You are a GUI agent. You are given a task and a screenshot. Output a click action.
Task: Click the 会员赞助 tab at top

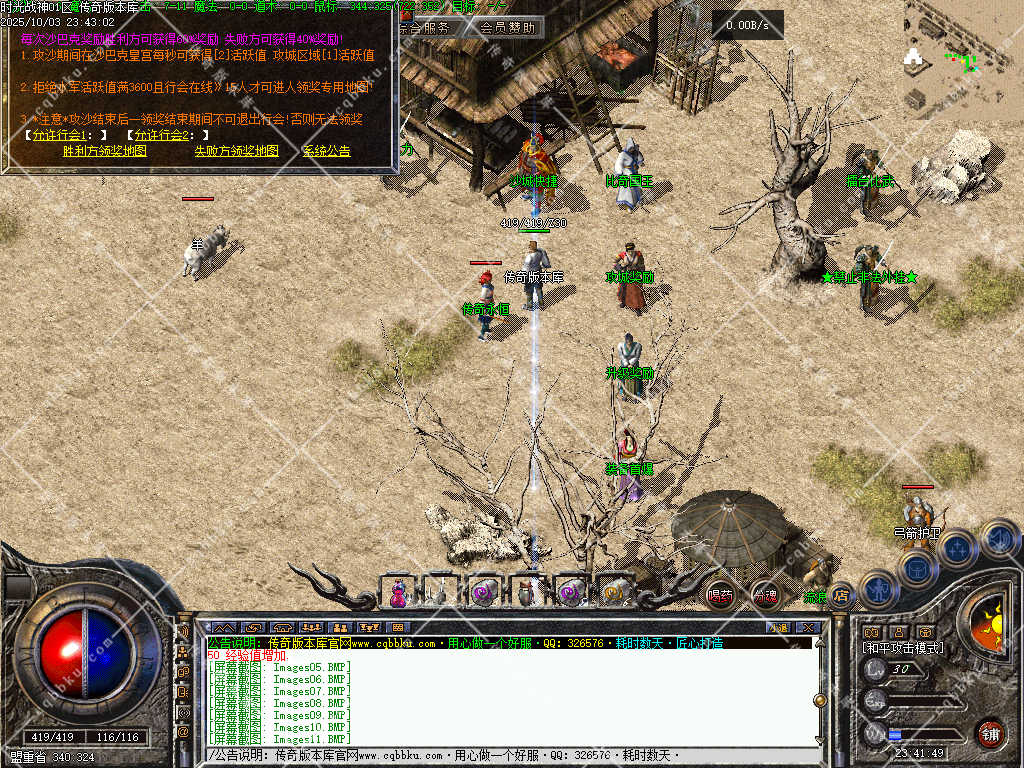click(x=506, y=28)
